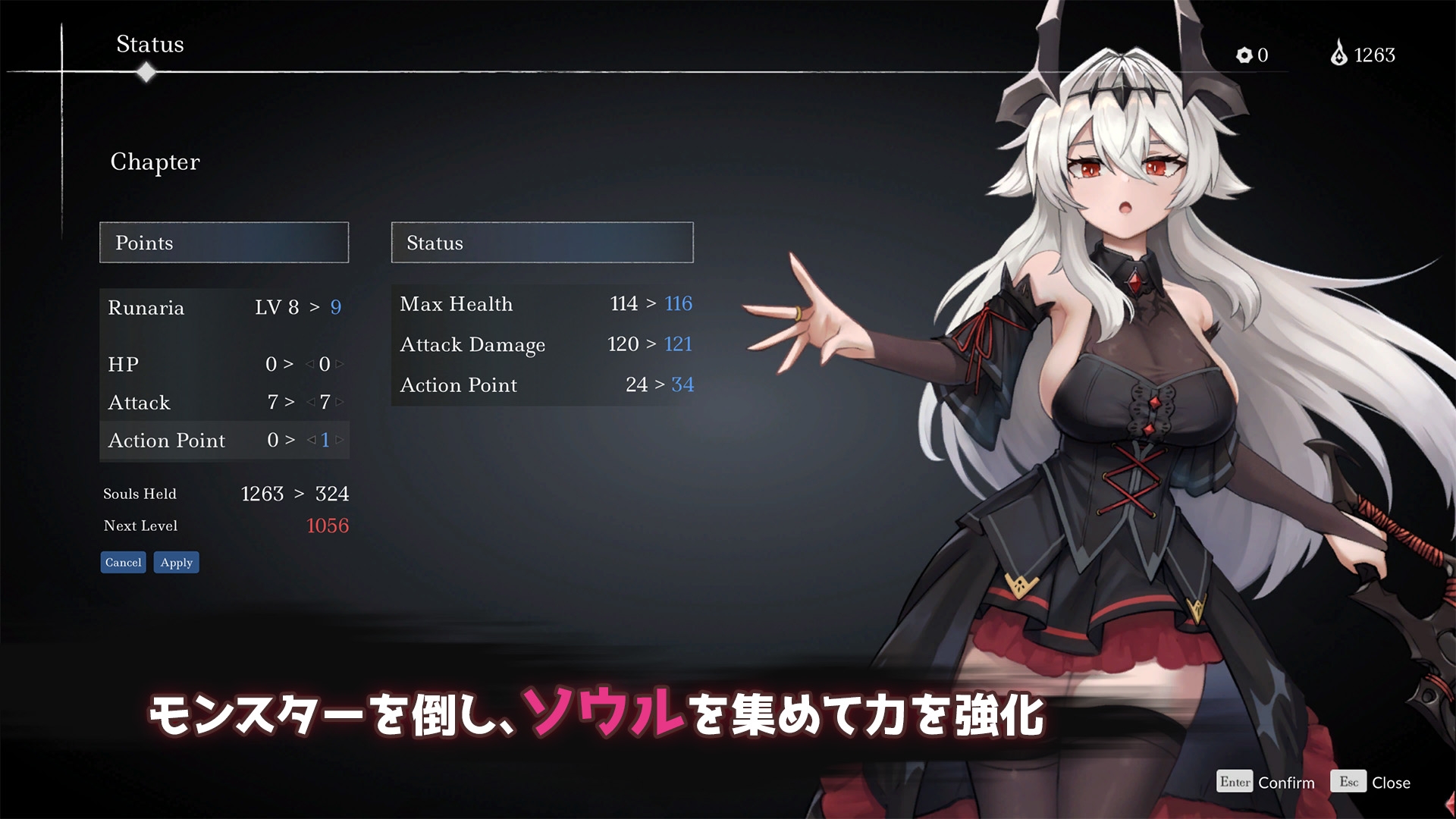This screenshot has width=1456, height=819.
Task: Apply the allocated stat points
Action: [176, 563]
